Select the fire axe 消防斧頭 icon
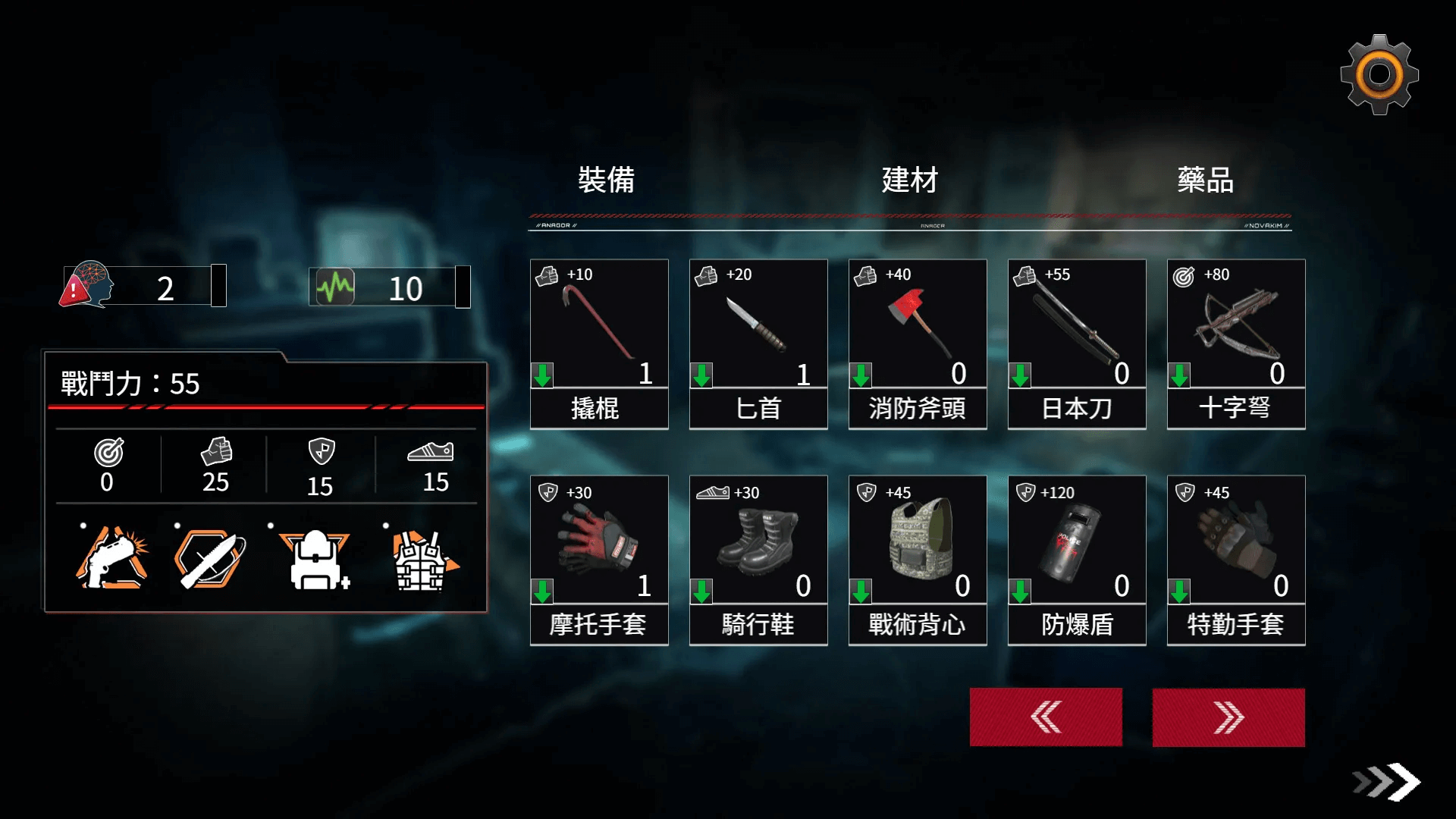The image size is (1456, 819). 918,326
